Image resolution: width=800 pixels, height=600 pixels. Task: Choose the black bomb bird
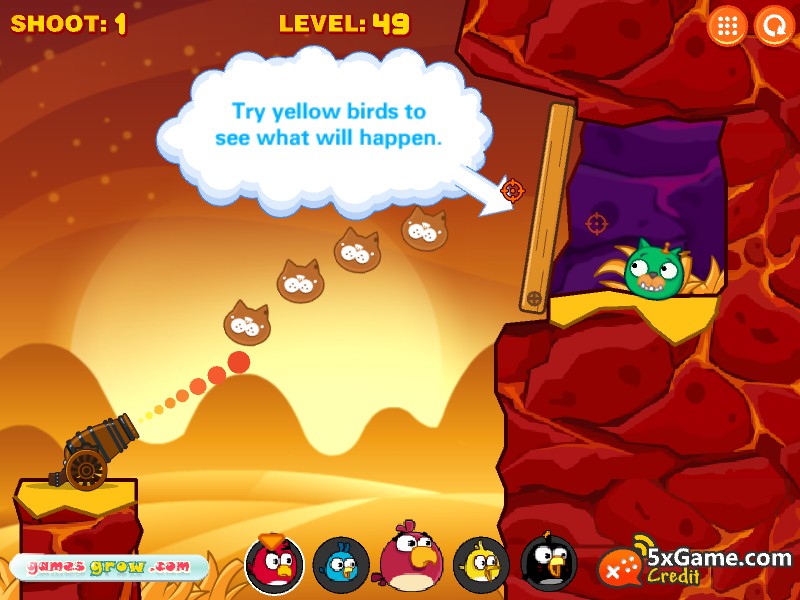548,564
